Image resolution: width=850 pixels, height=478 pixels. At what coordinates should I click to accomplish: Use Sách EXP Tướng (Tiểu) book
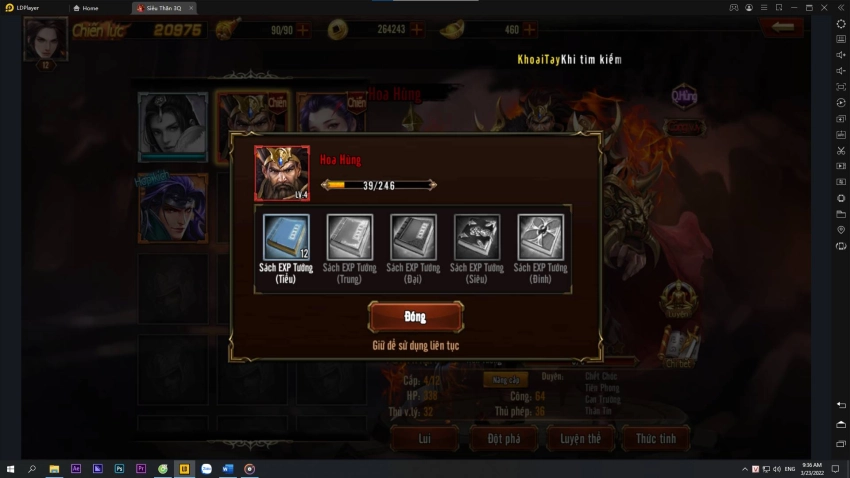pos(286,238)
